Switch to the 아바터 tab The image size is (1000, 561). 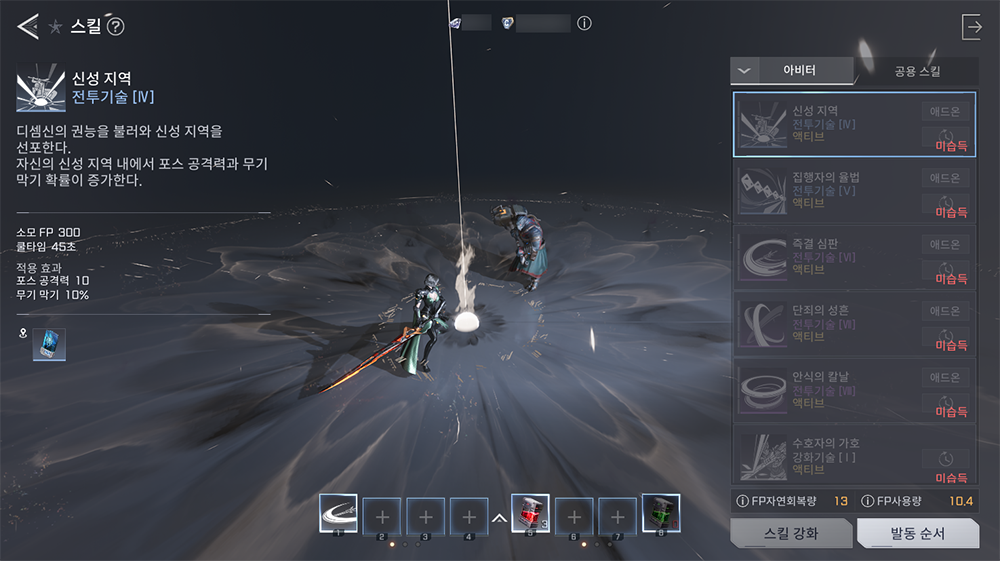799,71
